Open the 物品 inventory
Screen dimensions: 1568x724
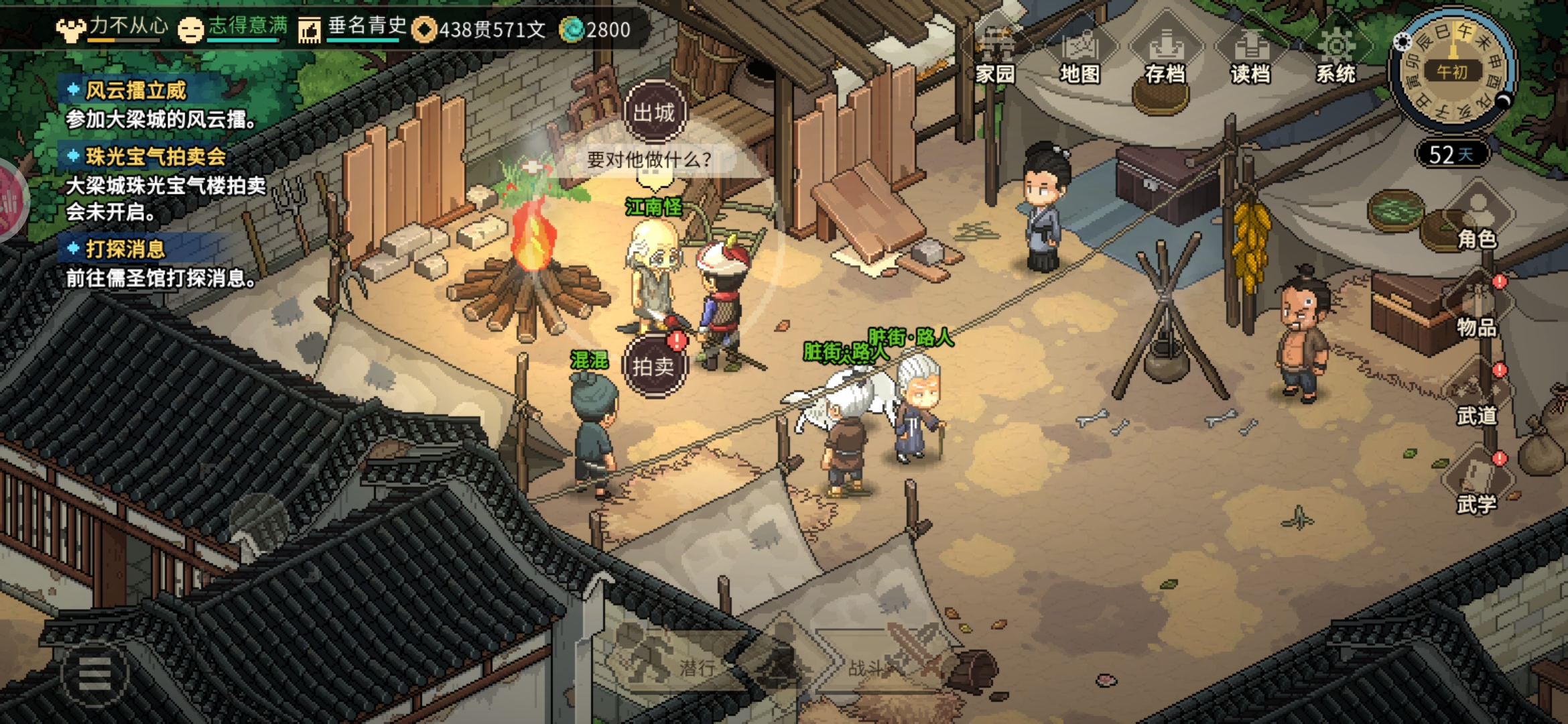coord(1476,310)
